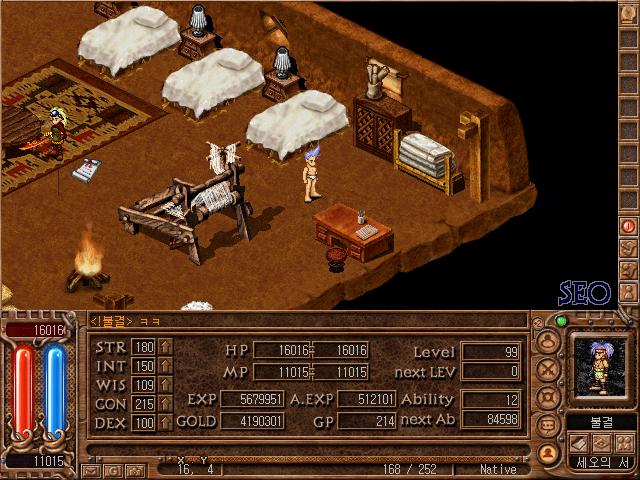The width and height of the screenshot is (640, 480).
Task: Open the shield emblem round button
Action: (x=547, y=396)
